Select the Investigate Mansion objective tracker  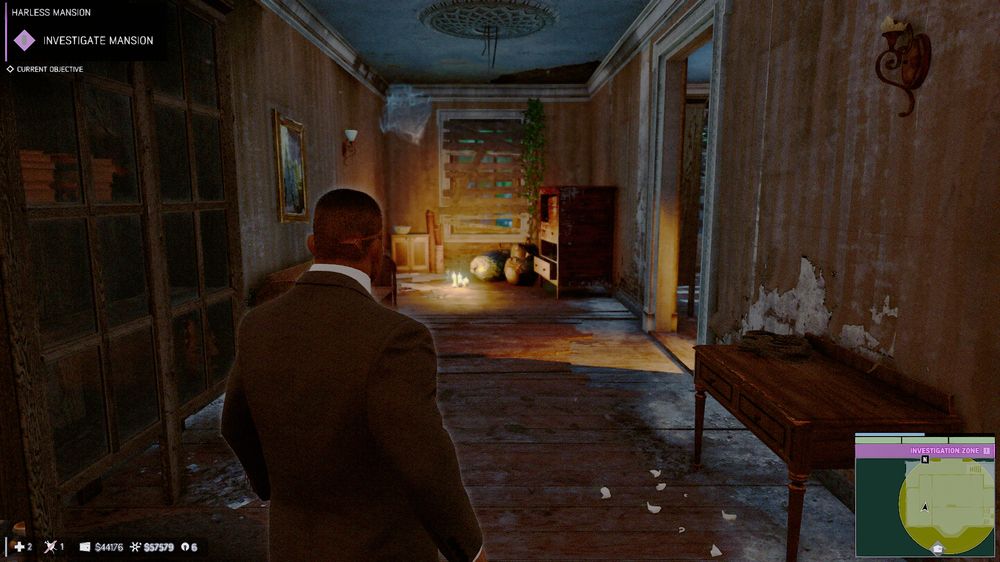[x=97, y=40]
